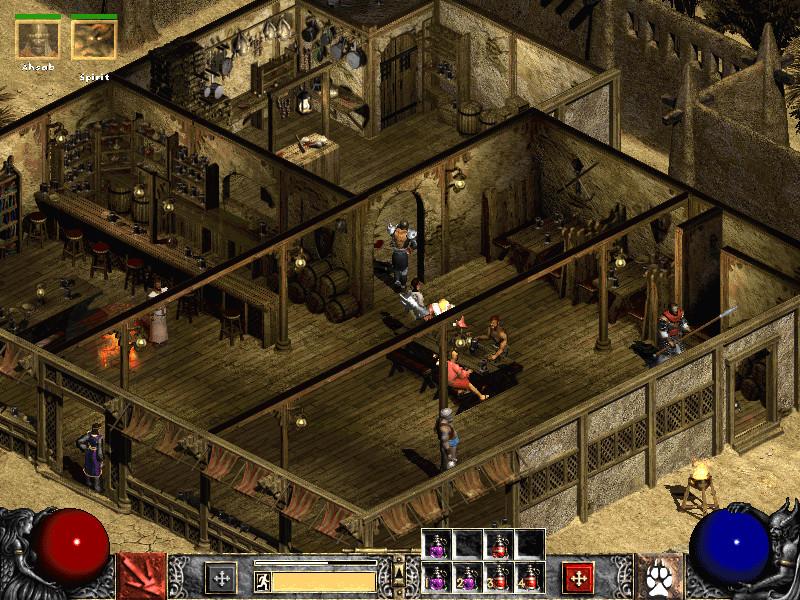Click the gray stat points button

tap(220, 577)
